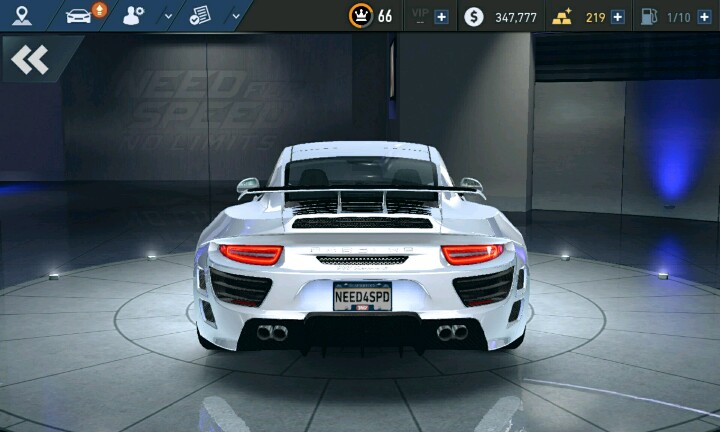This screenshot has width=720, height=432.
Task: Open the player profile tab
Action: (134, 15)
